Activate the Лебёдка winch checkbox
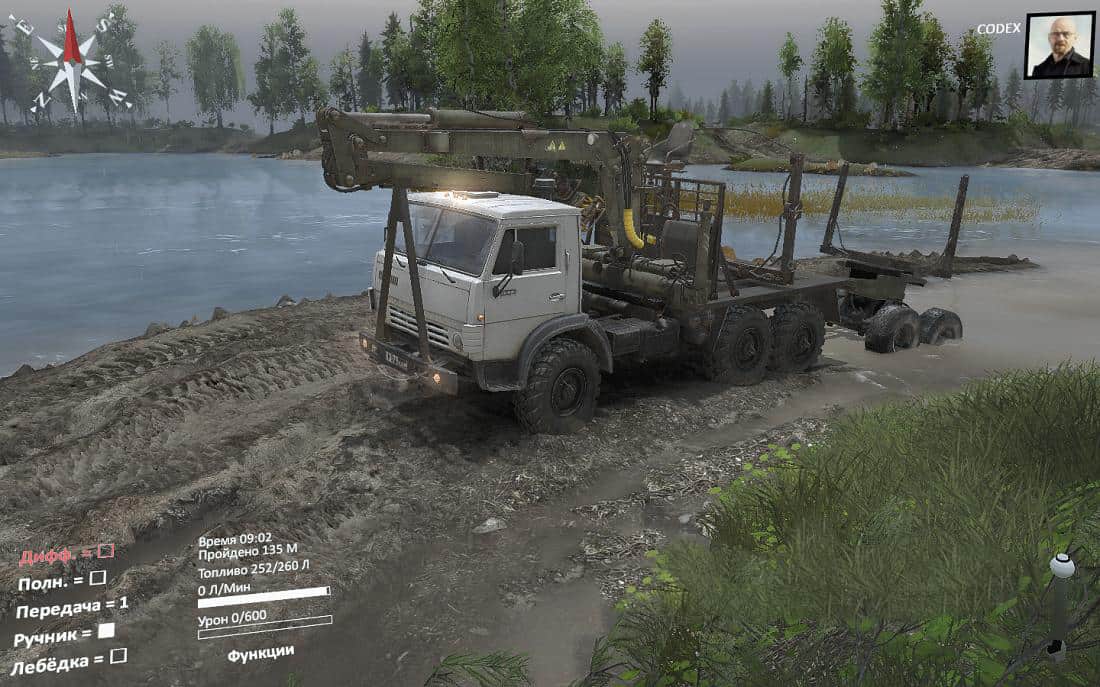Image resolution: width=1100 pixels, height=687 pixels. (x=118, y=656)
